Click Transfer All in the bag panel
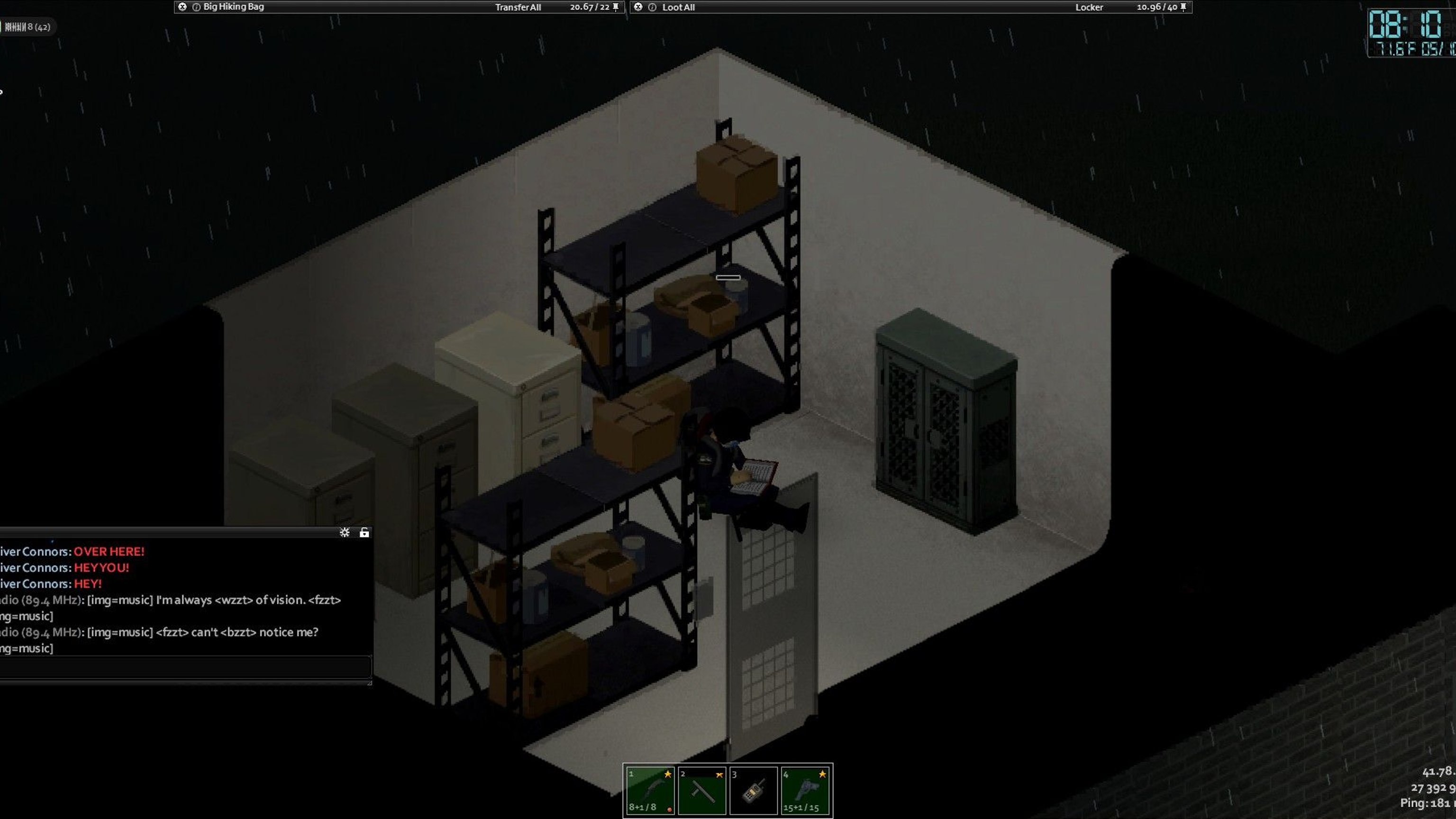Screen dimensions: 1456x819 coord(518,8)
